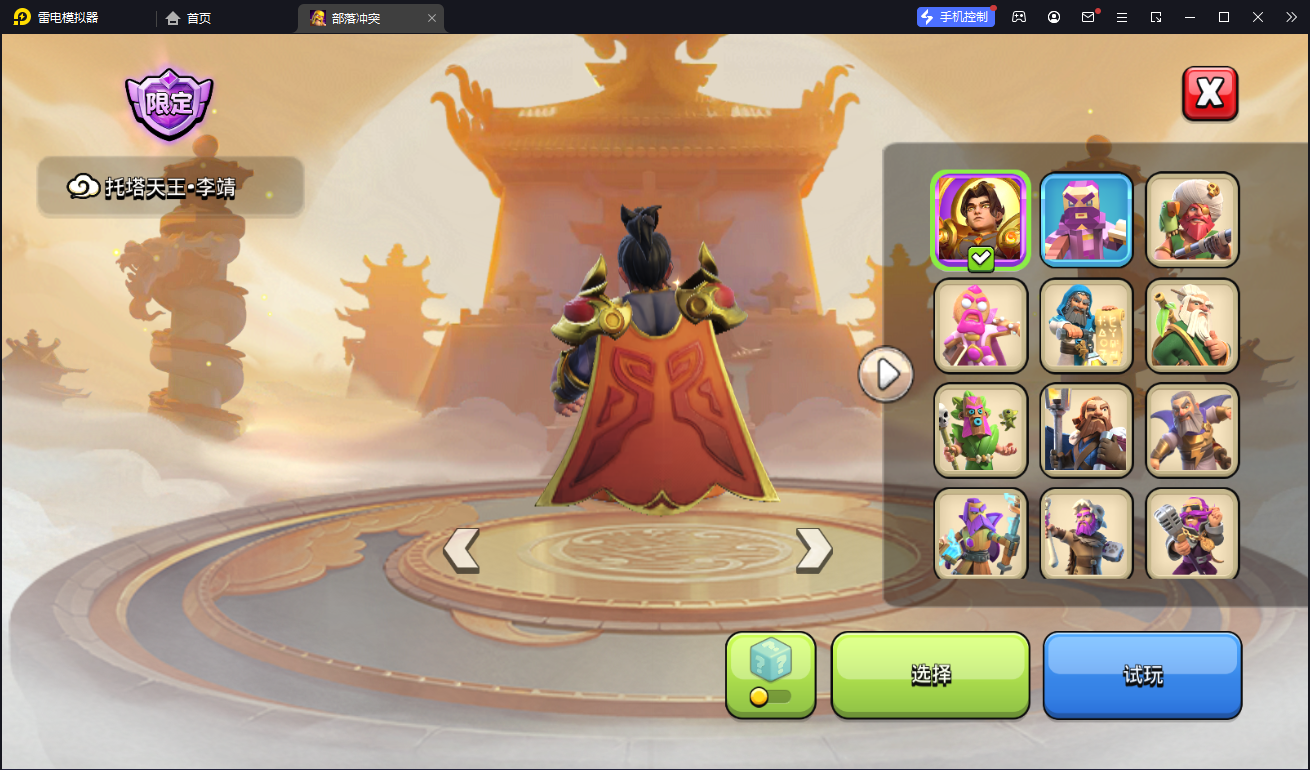
Task: Select the purple-hooded Warden with ice staff
Action: [x=980, y=533]
